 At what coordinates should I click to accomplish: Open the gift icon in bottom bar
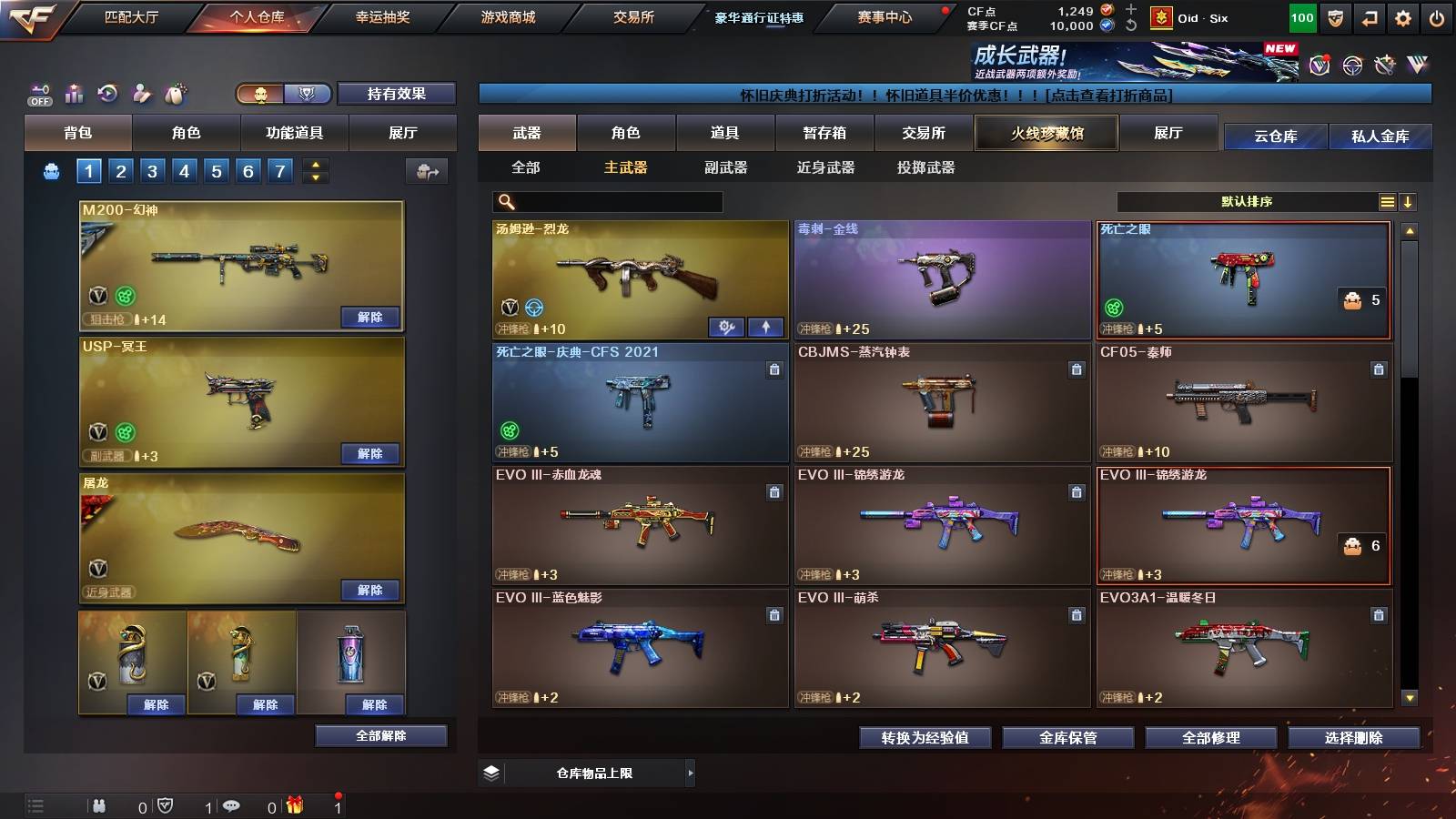[296, 805]
